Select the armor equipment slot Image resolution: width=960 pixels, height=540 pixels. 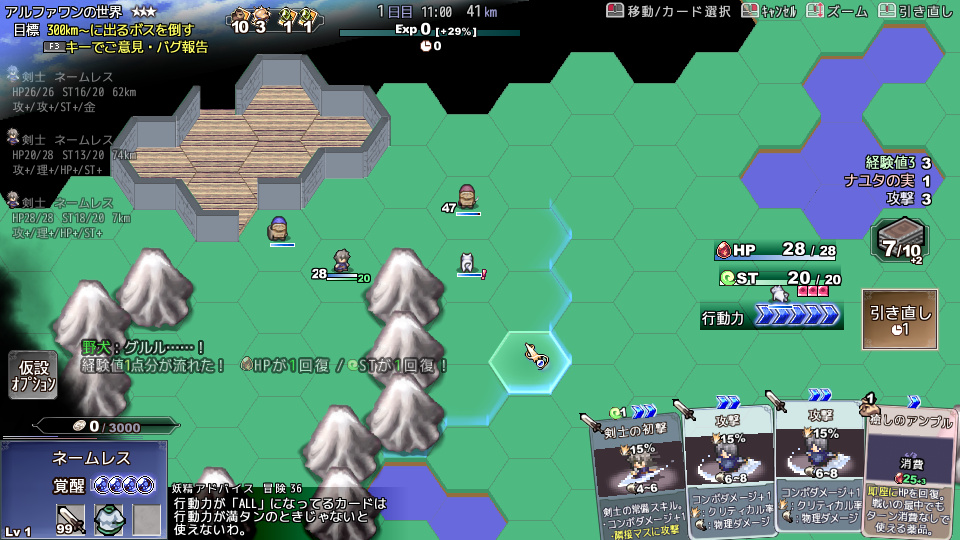click(109, 518)
